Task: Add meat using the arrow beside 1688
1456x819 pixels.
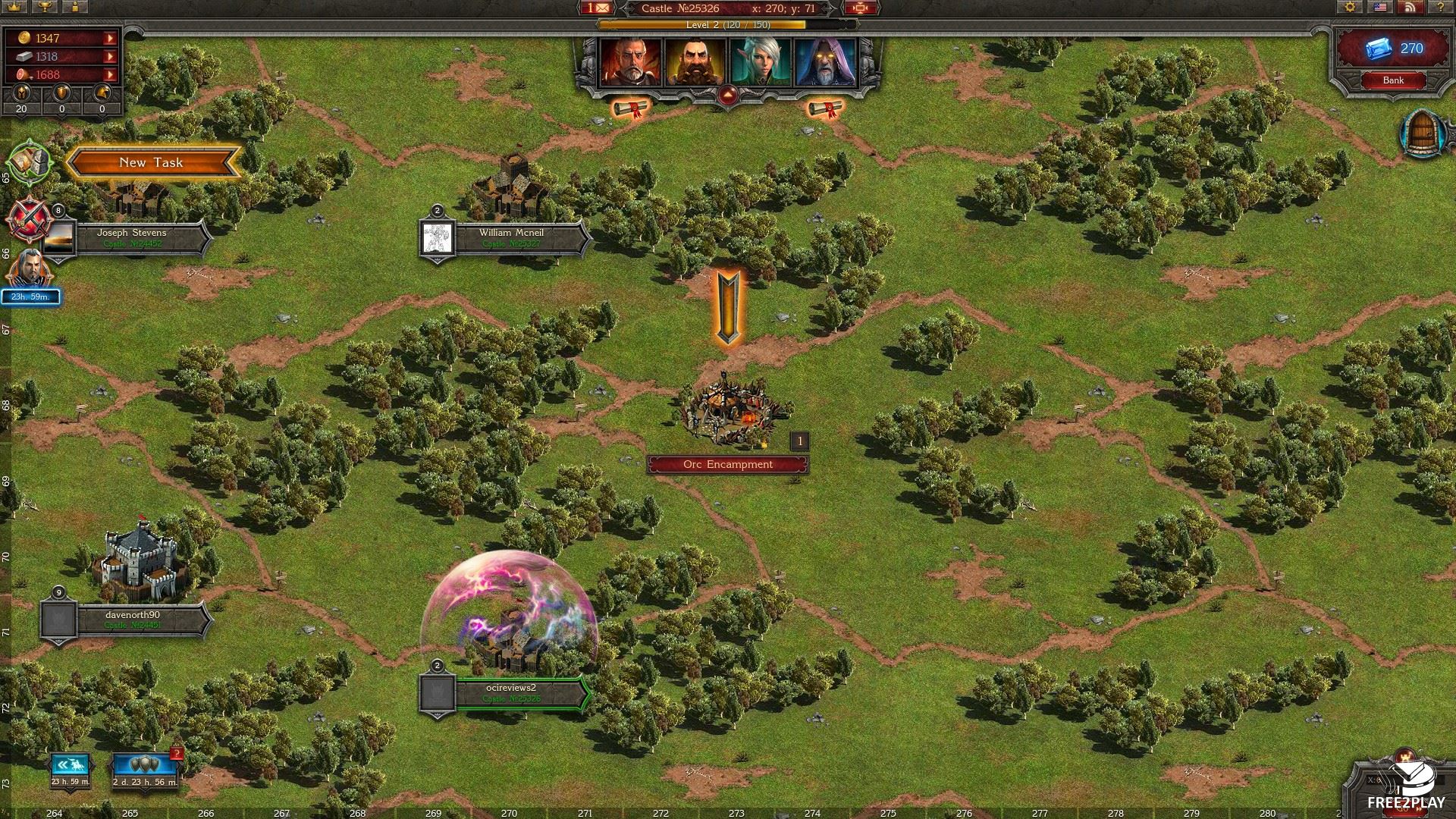Action: [x=111, y=74]
